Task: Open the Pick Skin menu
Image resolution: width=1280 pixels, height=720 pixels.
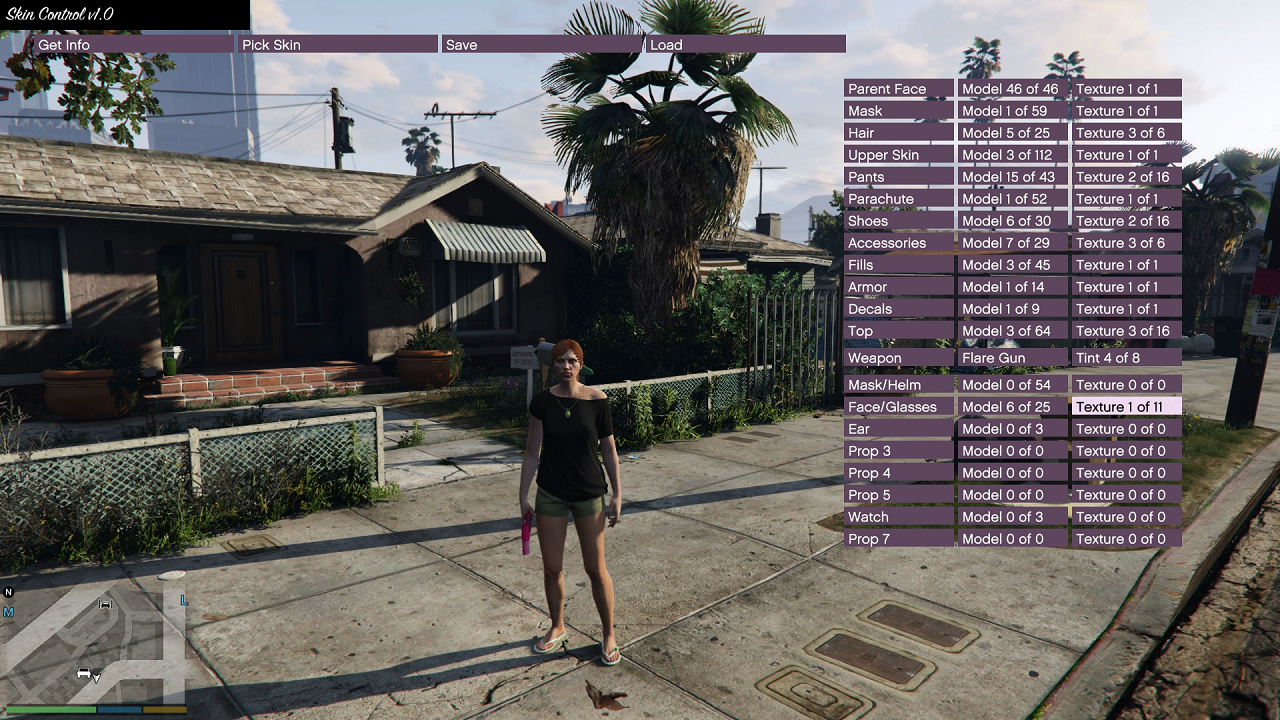Action: [x=337, y=45]
